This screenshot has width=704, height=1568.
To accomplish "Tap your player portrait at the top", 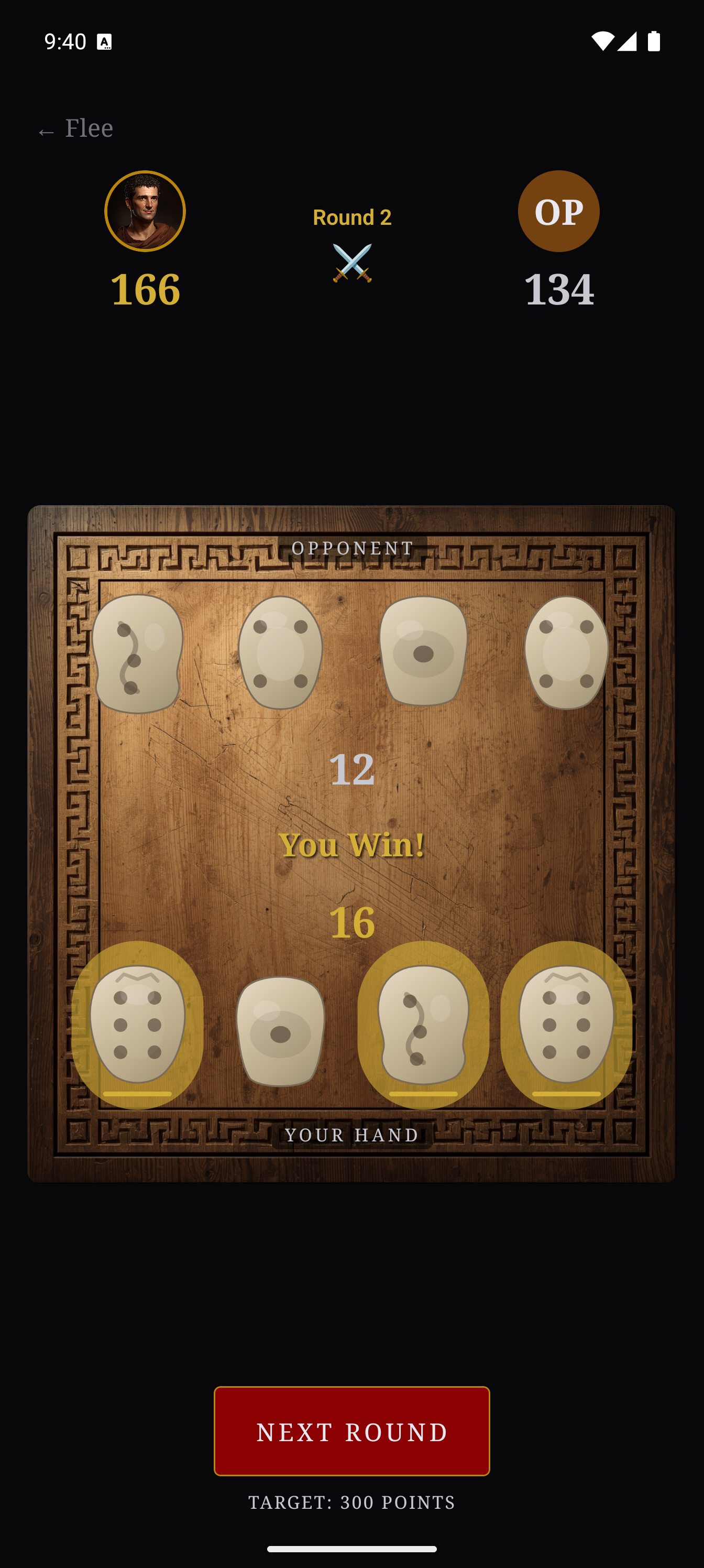I will [145, 211].
